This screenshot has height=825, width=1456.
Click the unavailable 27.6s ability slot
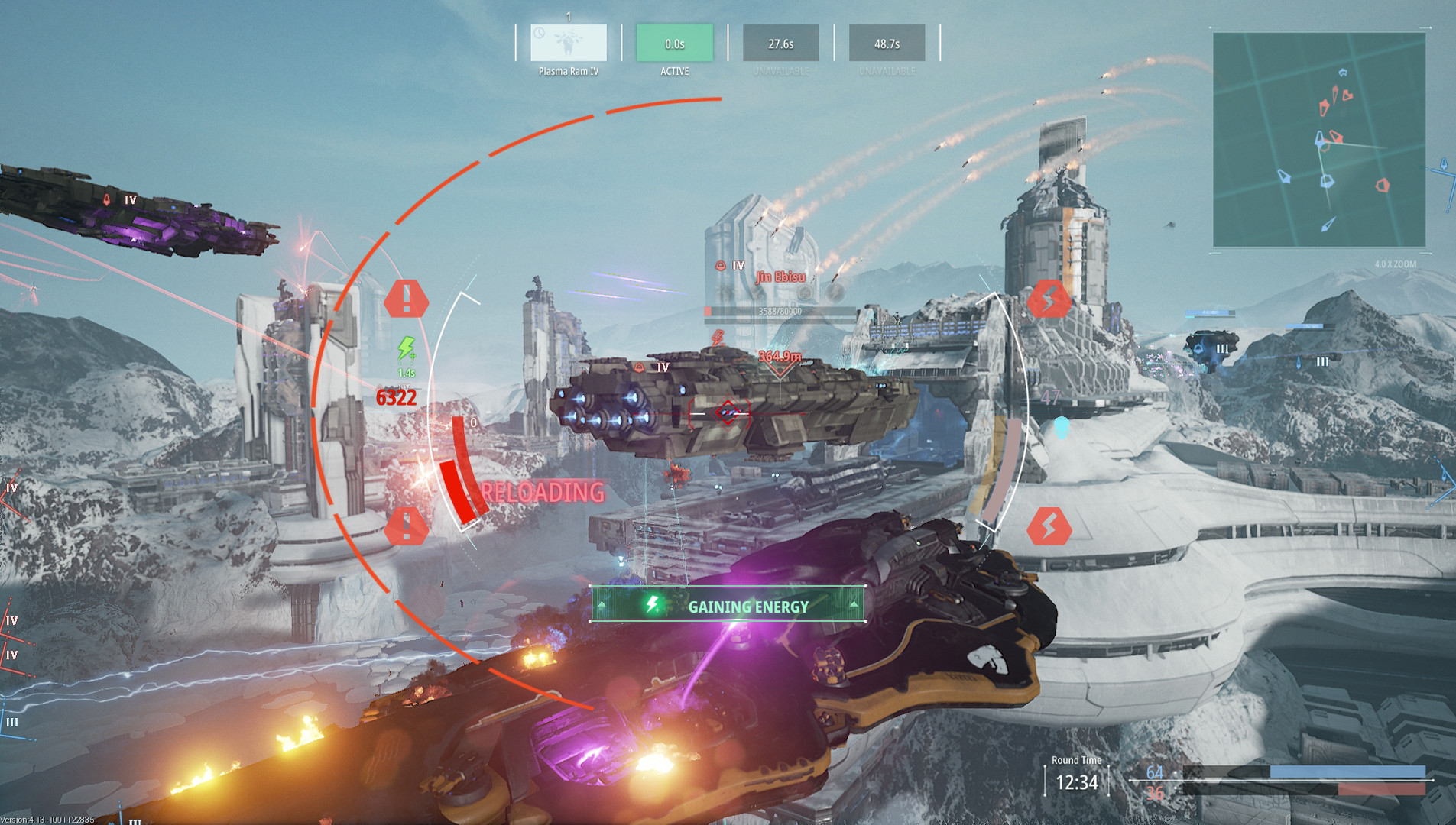coord(781,44)
